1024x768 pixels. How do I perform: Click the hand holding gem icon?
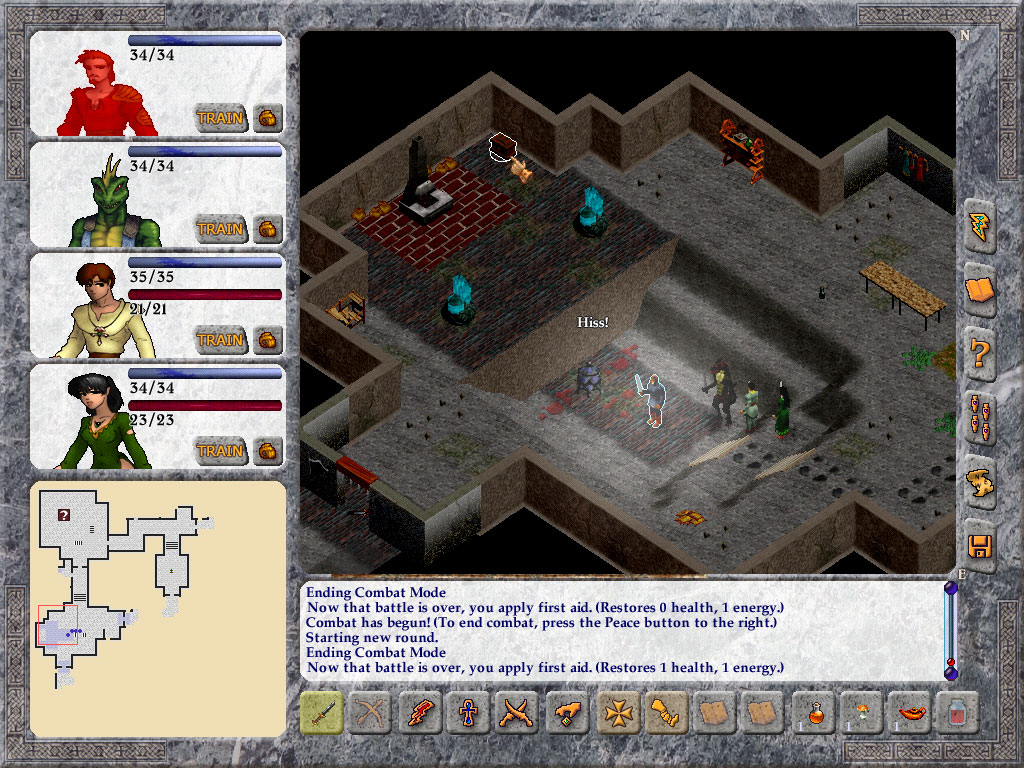pos(567,713)
